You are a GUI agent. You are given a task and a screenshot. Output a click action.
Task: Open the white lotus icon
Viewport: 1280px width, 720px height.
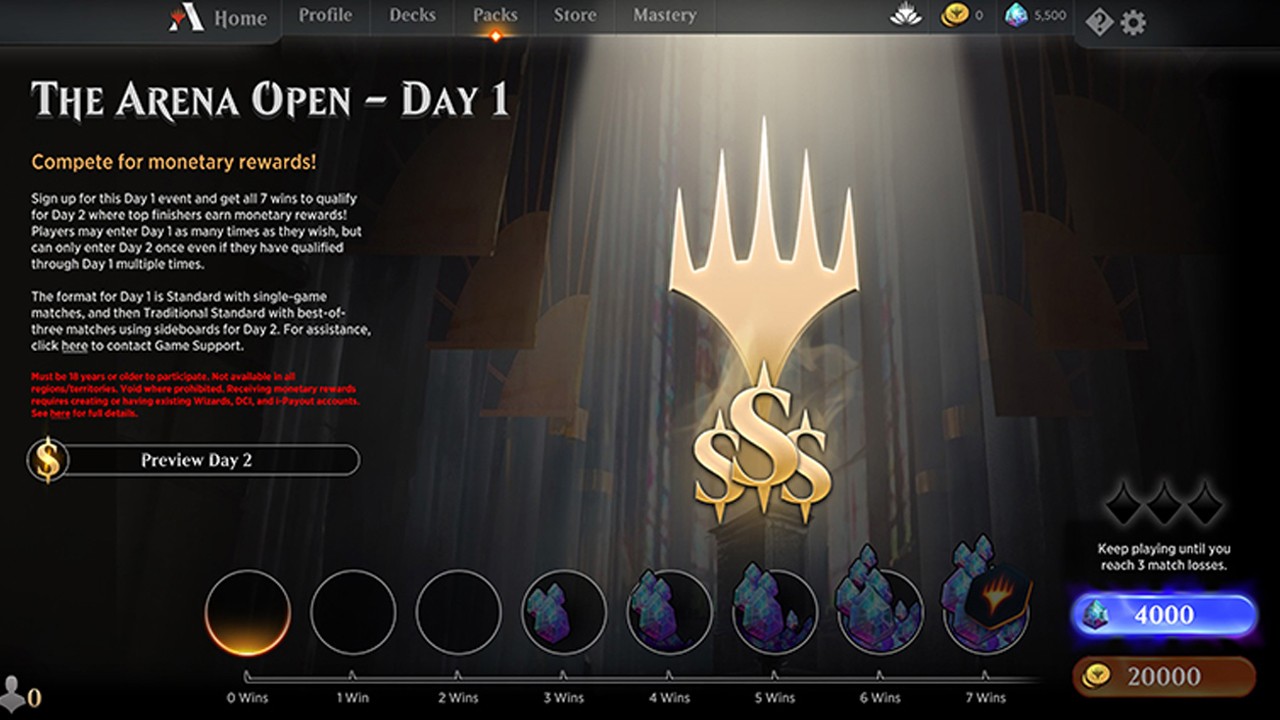pyautogui.click(x=905, y=16)
